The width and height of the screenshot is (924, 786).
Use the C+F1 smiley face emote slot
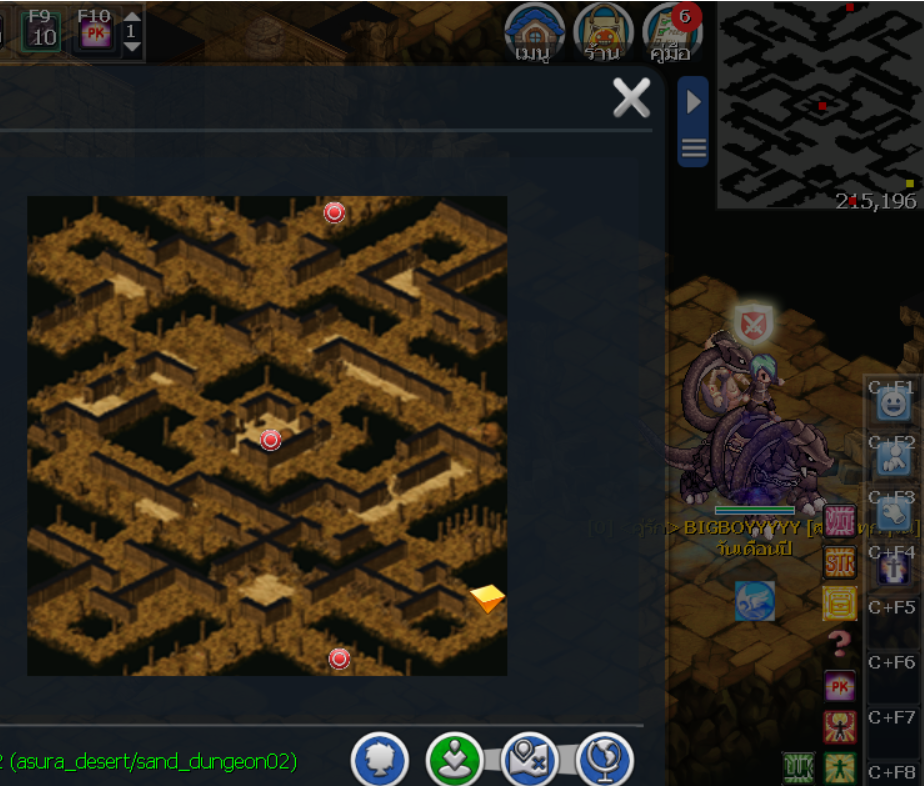tap(892, 404)
